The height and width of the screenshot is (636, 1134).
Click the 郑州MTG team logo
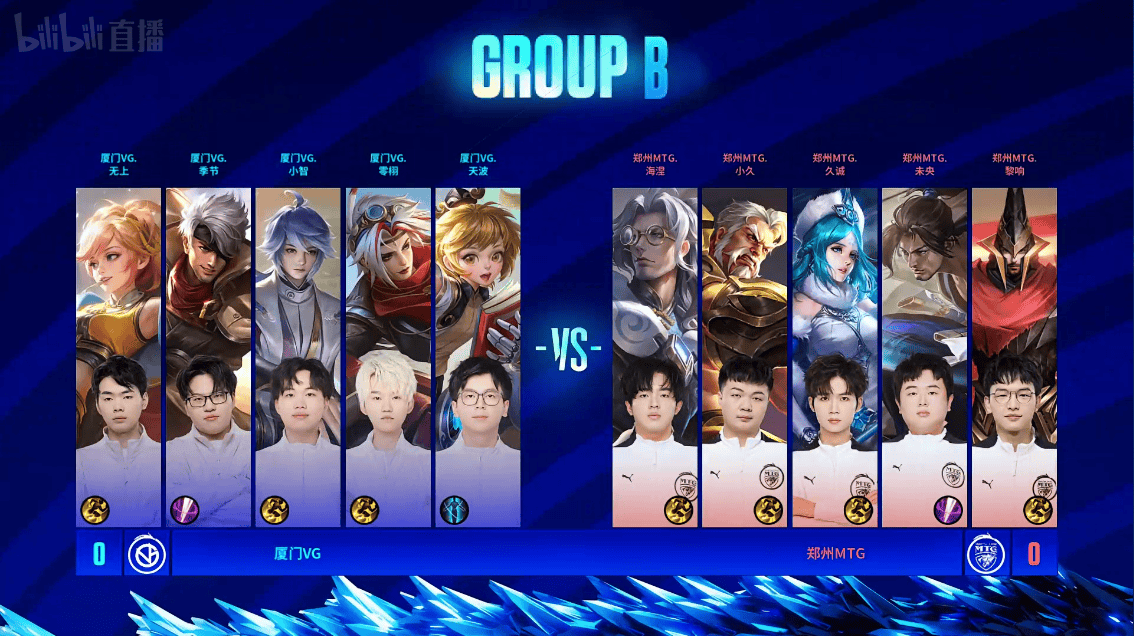coord(985,554)
